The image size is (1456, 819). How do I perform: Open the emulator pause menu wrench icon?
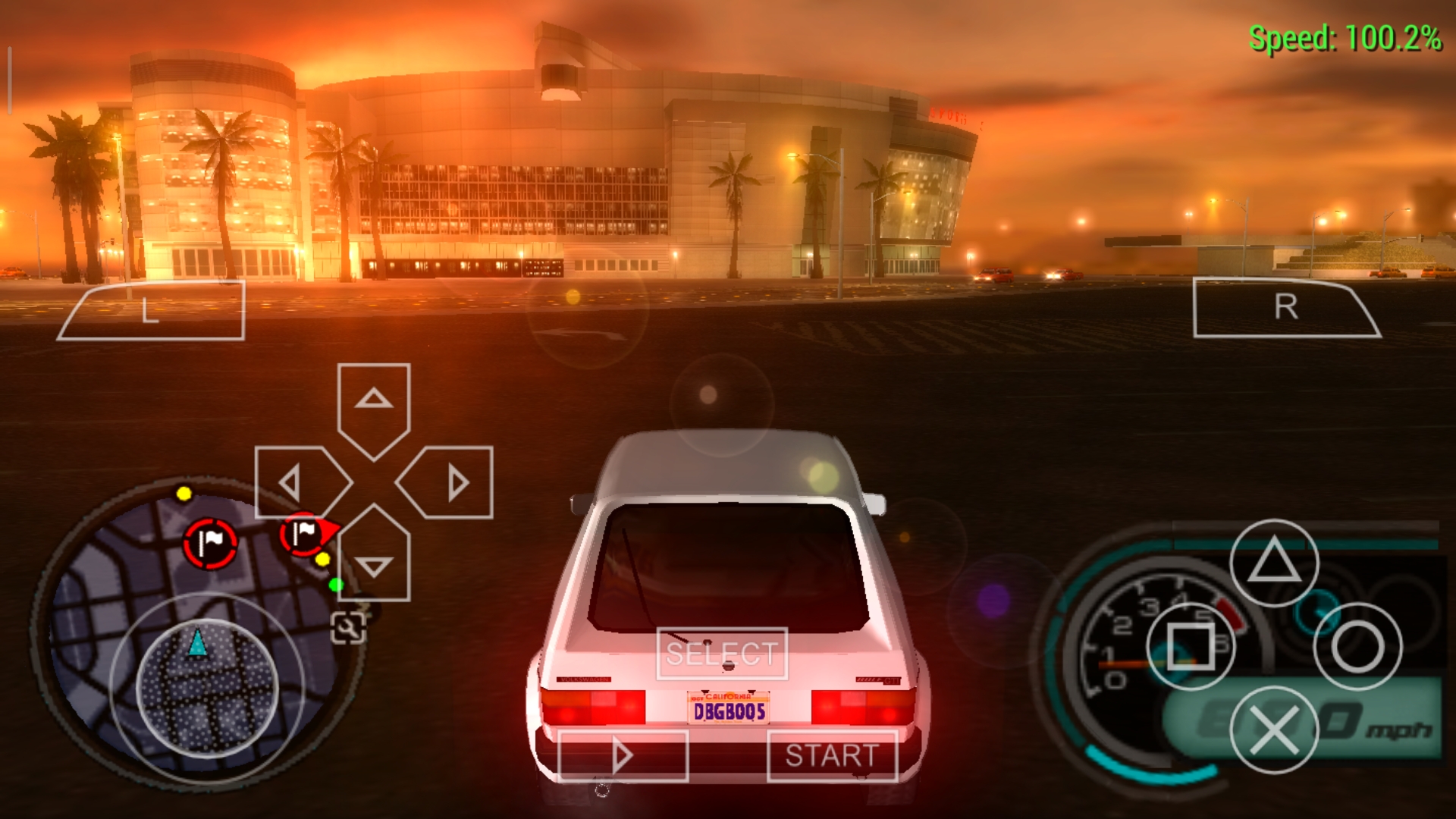pos(347,628)
